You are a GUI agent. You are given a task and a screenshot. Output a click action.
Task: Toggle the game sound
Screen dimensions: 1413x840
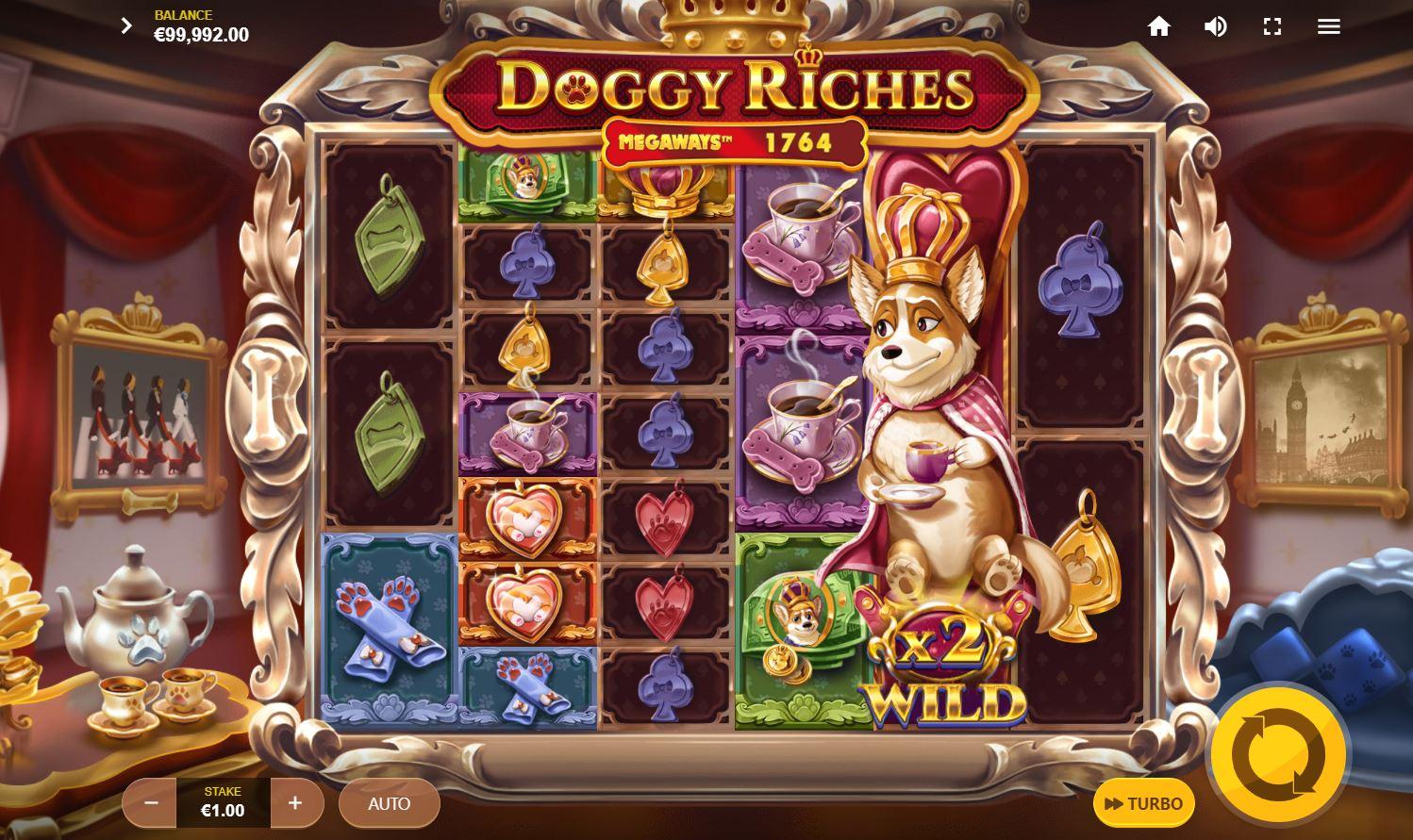coord(1216,26)
